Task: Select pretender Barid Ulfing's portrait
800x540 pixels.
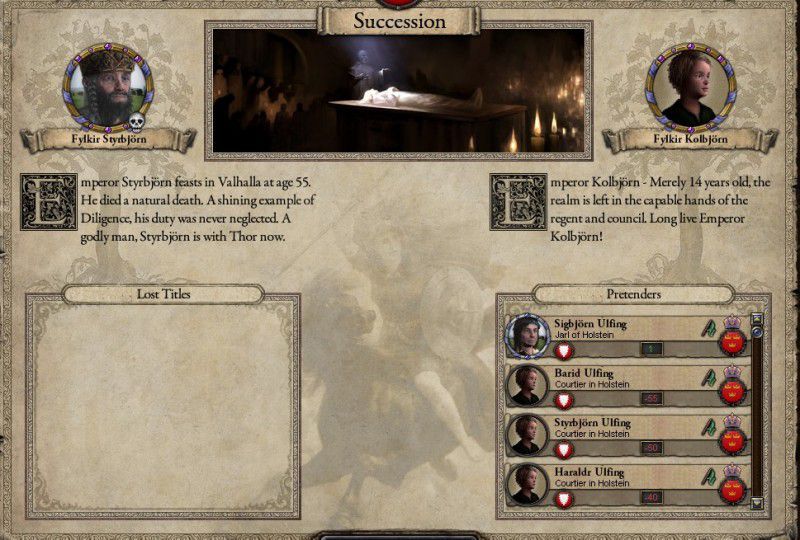Action: point(527,386)
